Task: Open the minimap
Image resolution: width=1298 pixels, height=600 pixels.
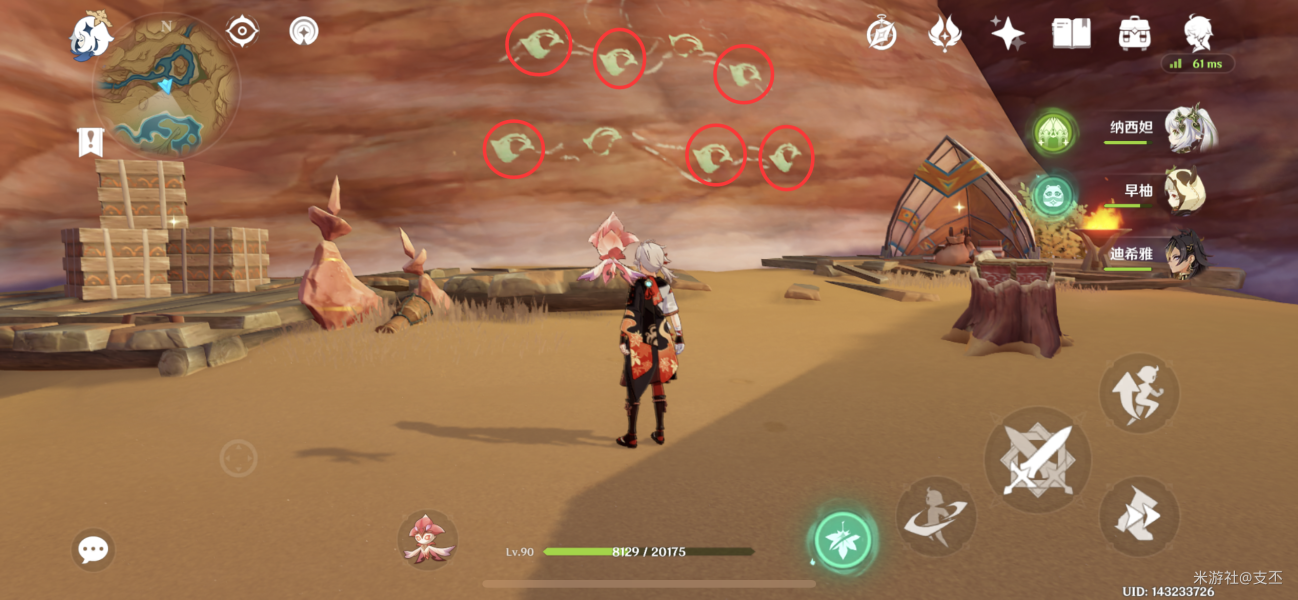Action: point(165,85)
